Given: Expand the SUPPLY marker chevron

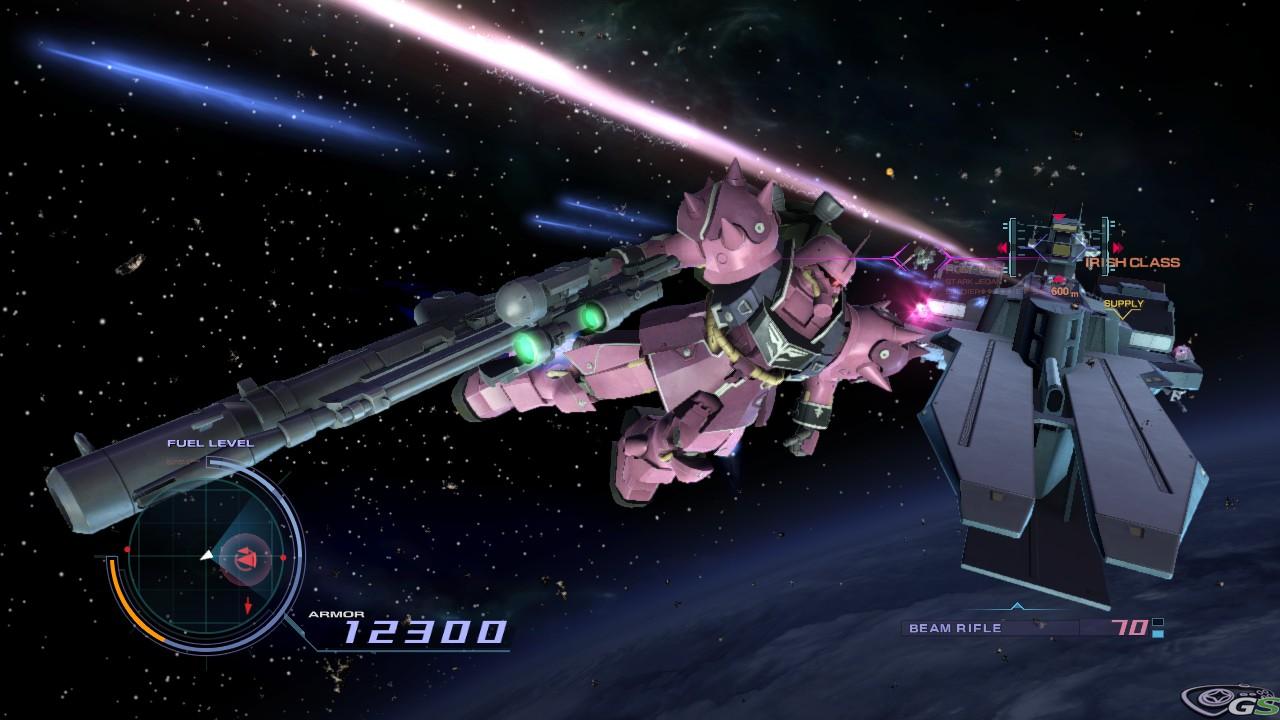Looking at the screenshot, I should click(1124, 312).
